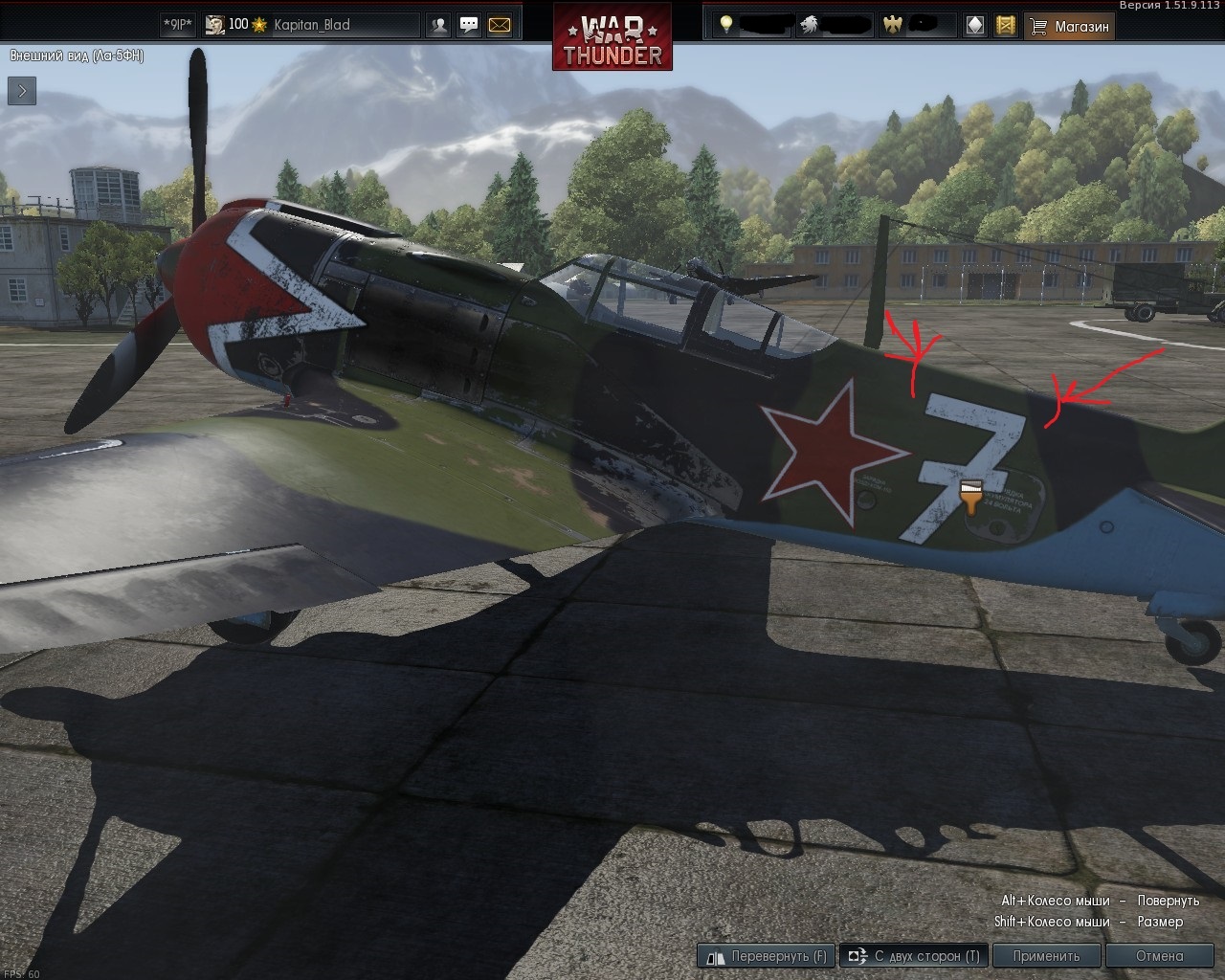Screen dimensions: 1225x980
Task: Open the contacts person icon
Action: pyautogui.click(x=439, y=26)
